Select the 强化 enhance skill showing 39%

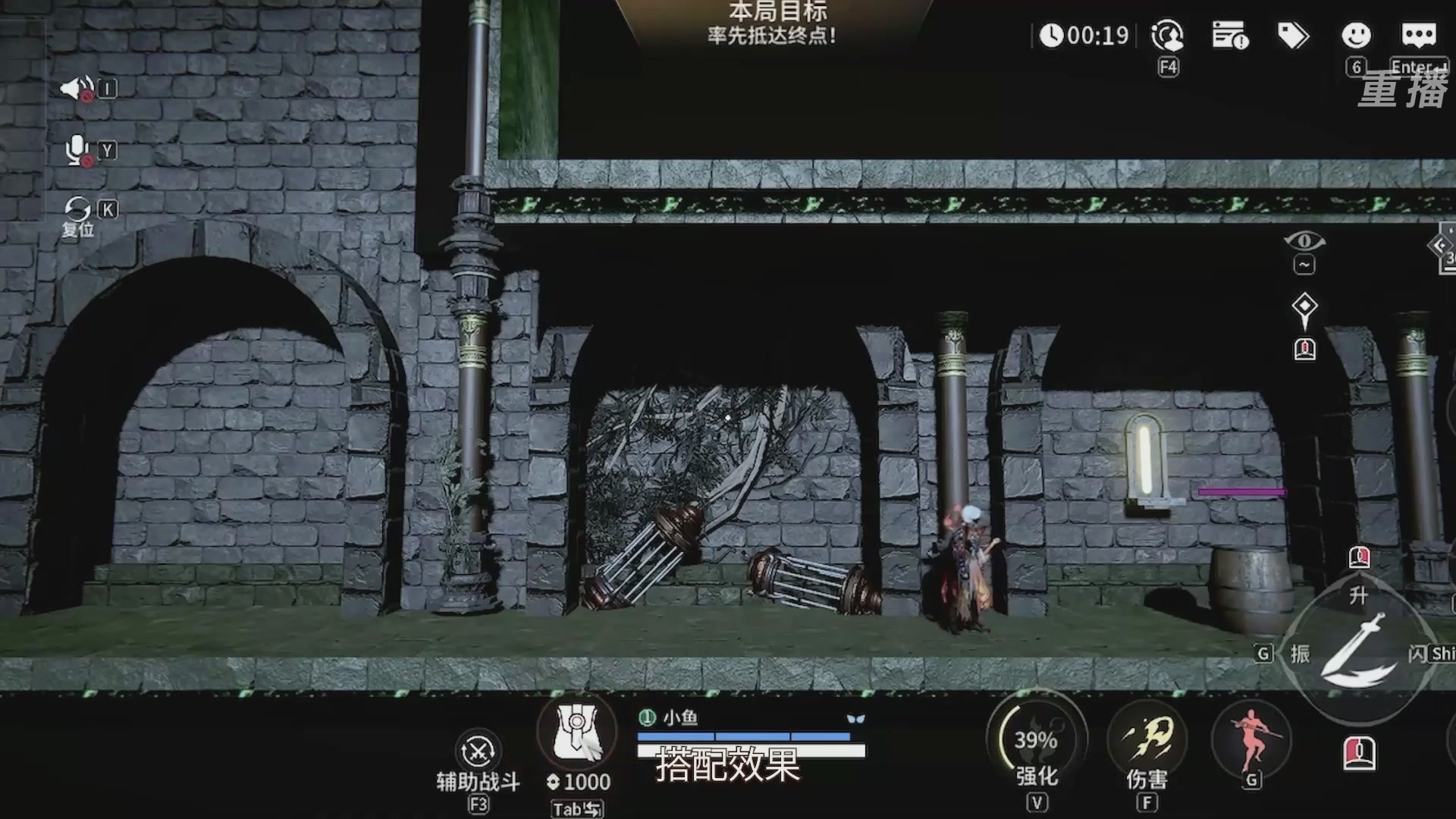(x=1036, y=737)
